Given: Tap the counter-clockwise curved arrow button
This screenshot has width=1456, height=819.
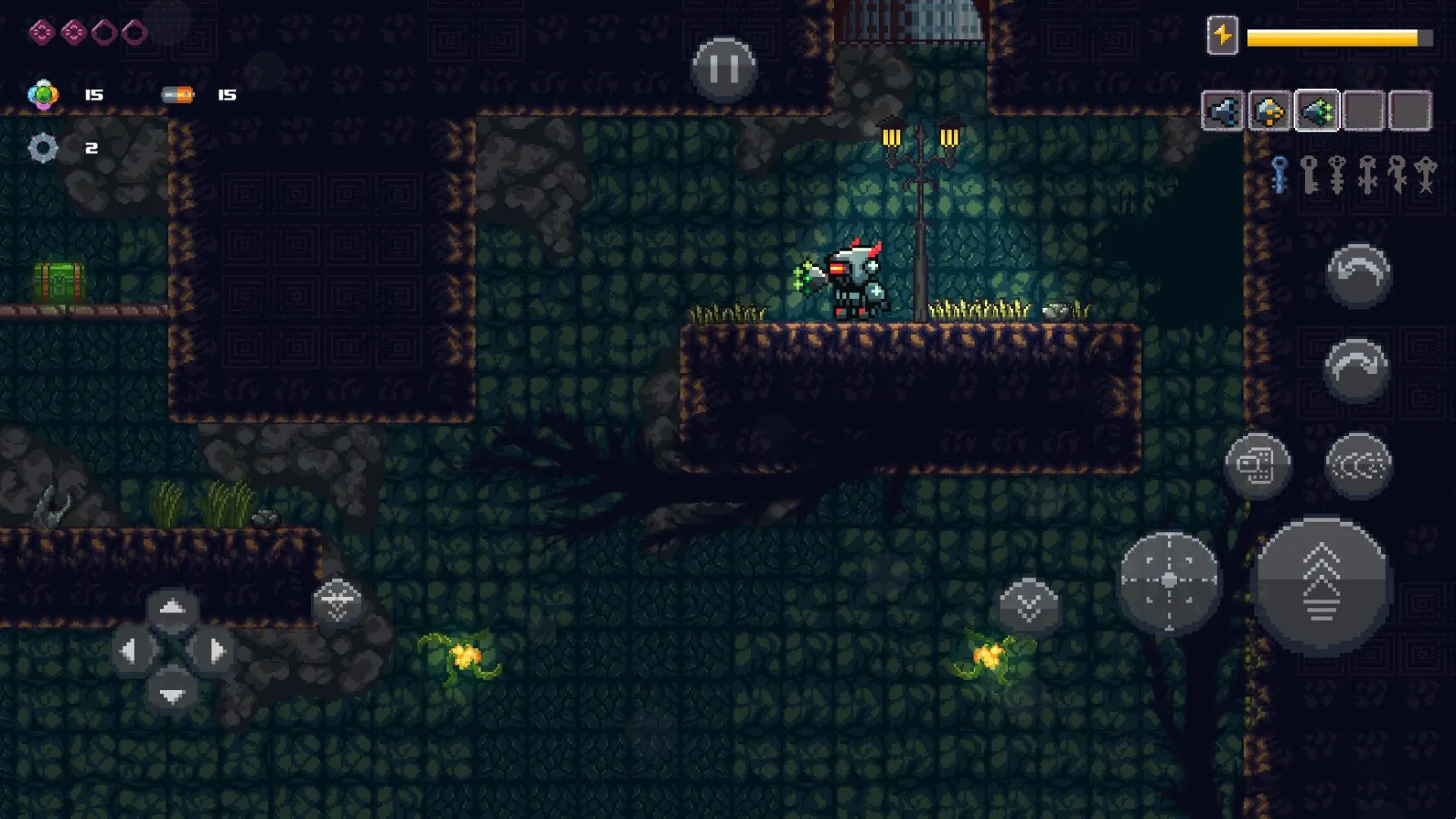Looking at the screenshot, I should tap(1358, 275).
